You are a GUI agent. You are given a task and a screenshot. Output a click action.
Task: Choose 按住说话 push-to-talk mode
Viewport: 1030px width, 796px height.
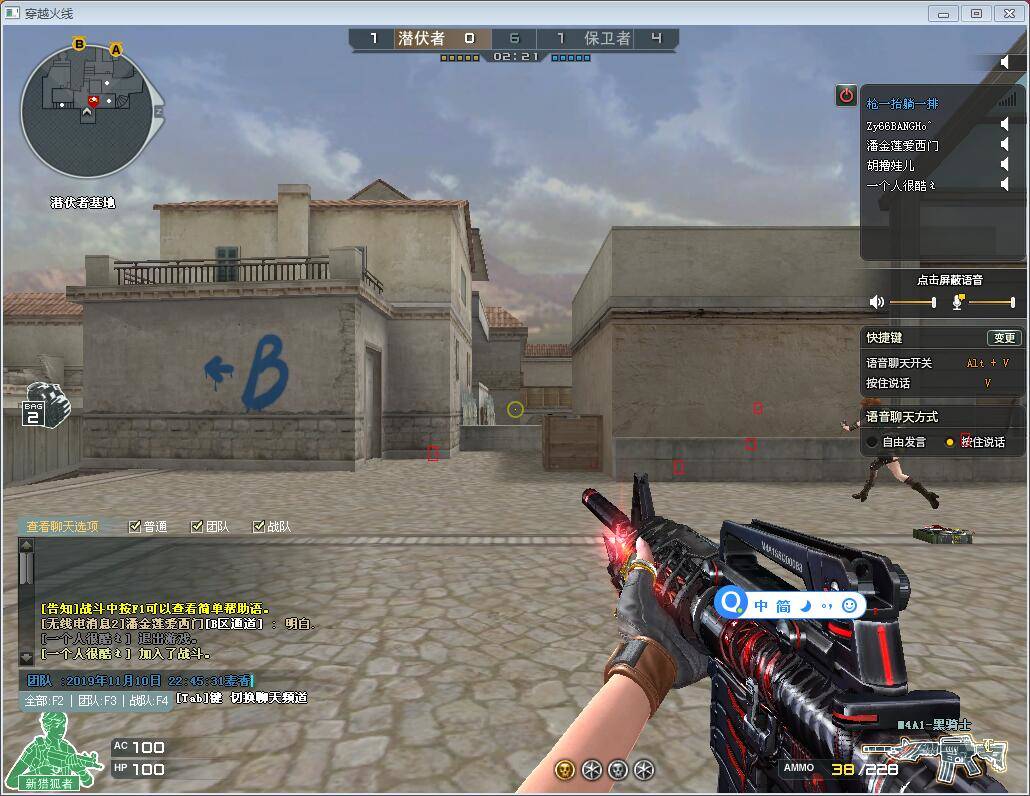950,442
